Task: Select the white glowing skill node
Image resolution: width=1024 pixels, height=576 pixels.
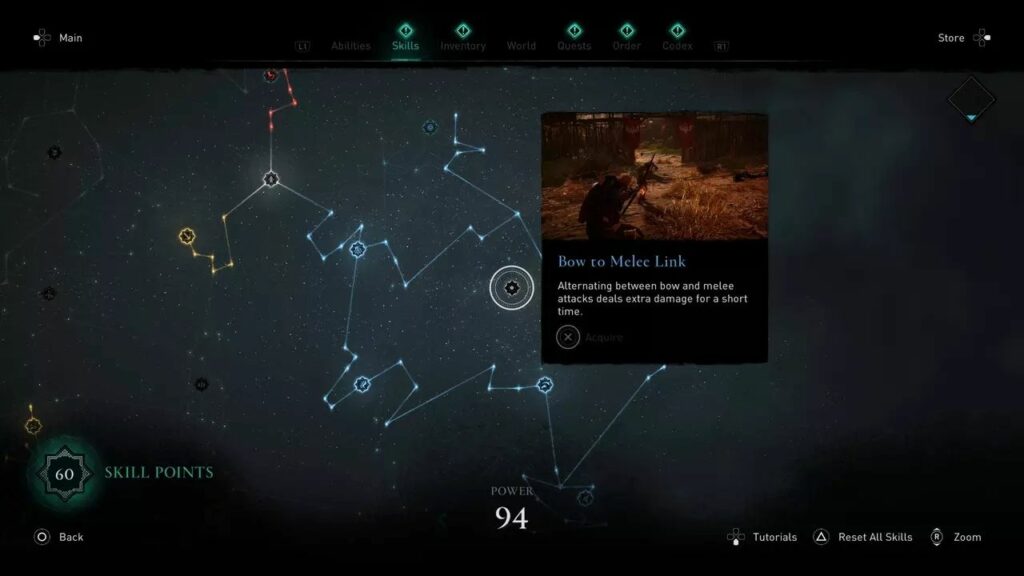Action: 271,180
